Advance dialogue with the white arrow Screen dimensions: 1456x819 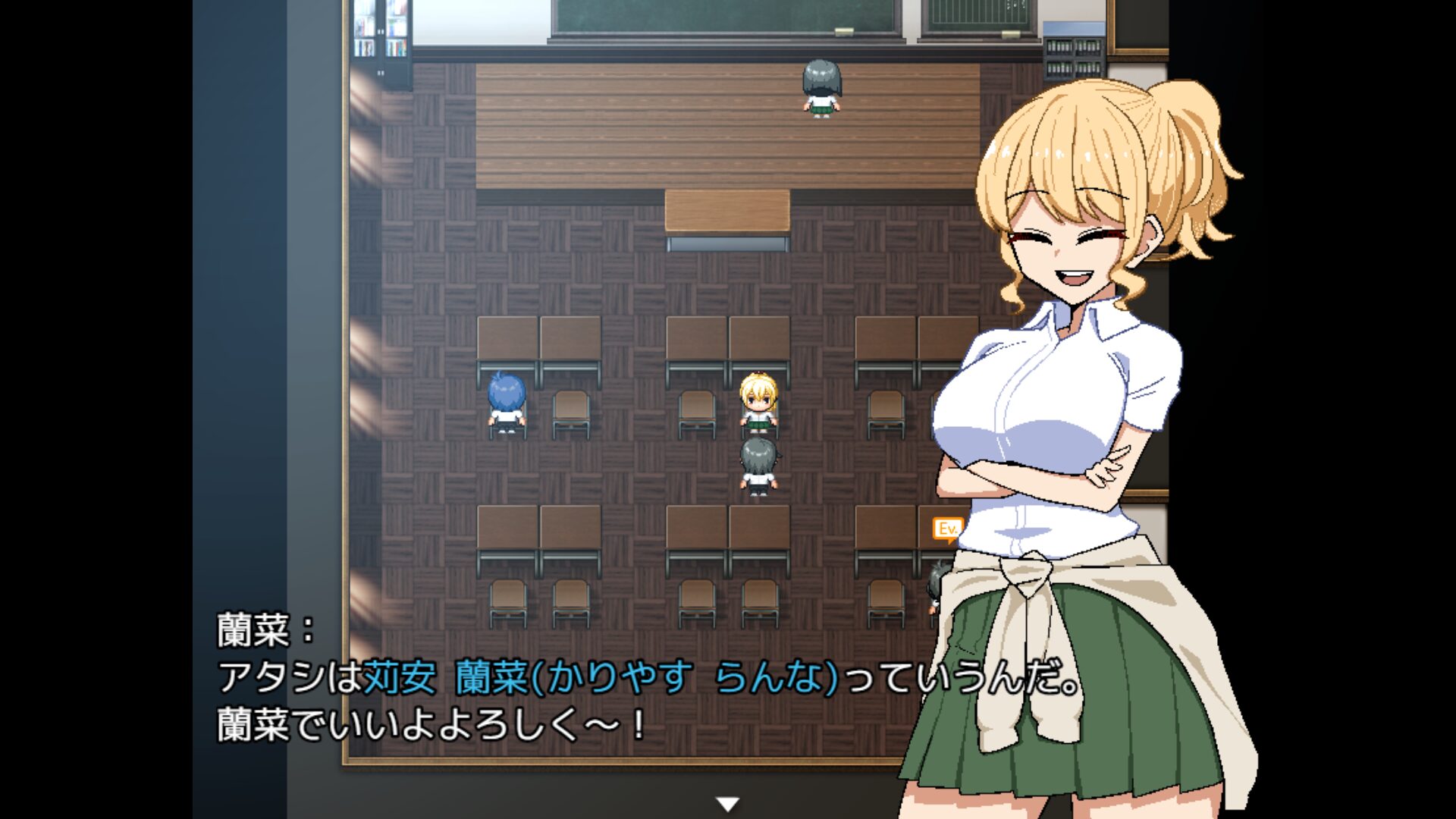pos(727,804)
